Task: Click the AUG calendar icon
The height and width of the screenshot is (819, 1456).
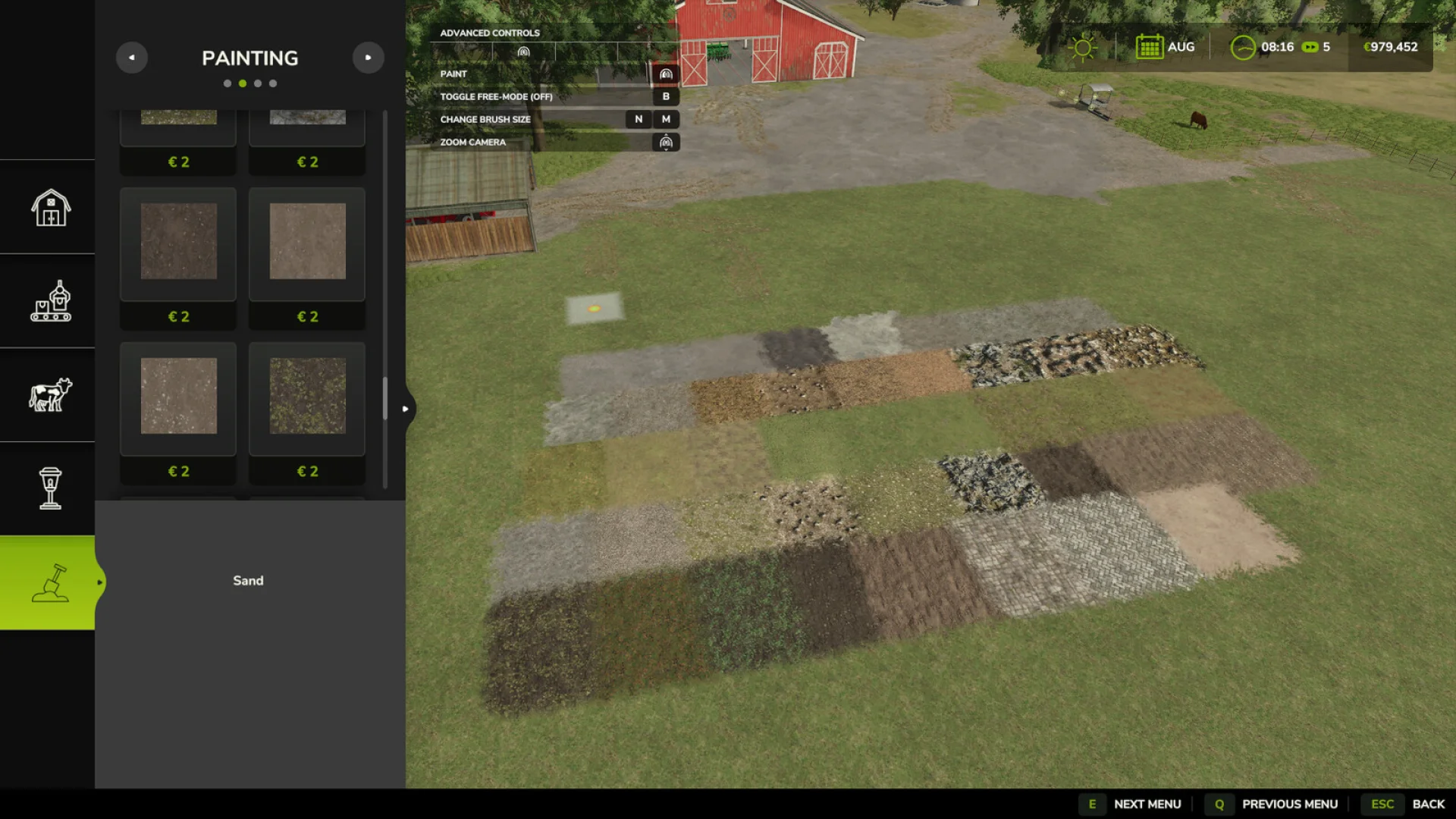Action: 1150,46
